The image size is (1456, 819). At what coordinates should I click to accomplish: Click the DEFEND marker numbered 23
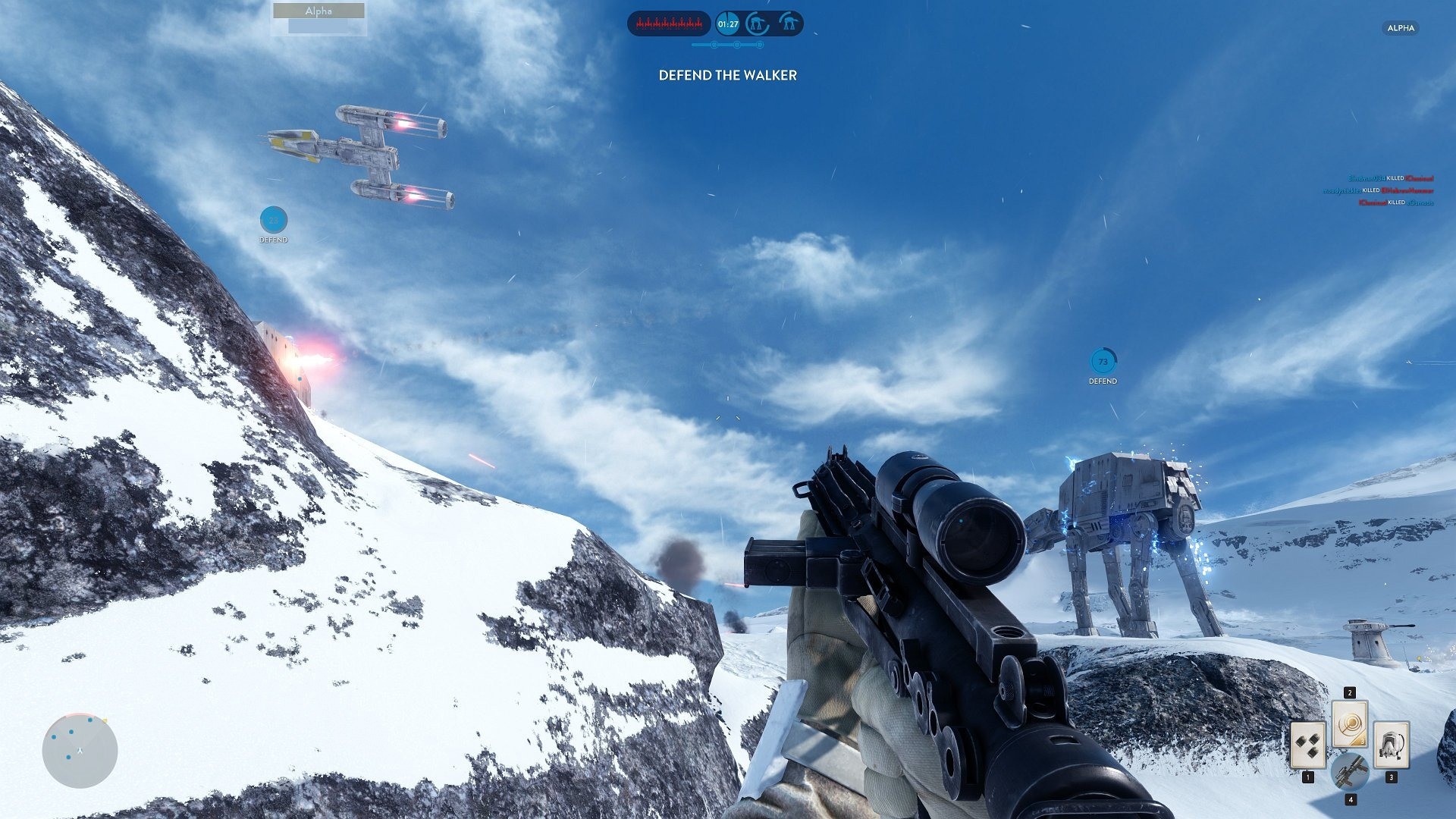pos(273,221)
